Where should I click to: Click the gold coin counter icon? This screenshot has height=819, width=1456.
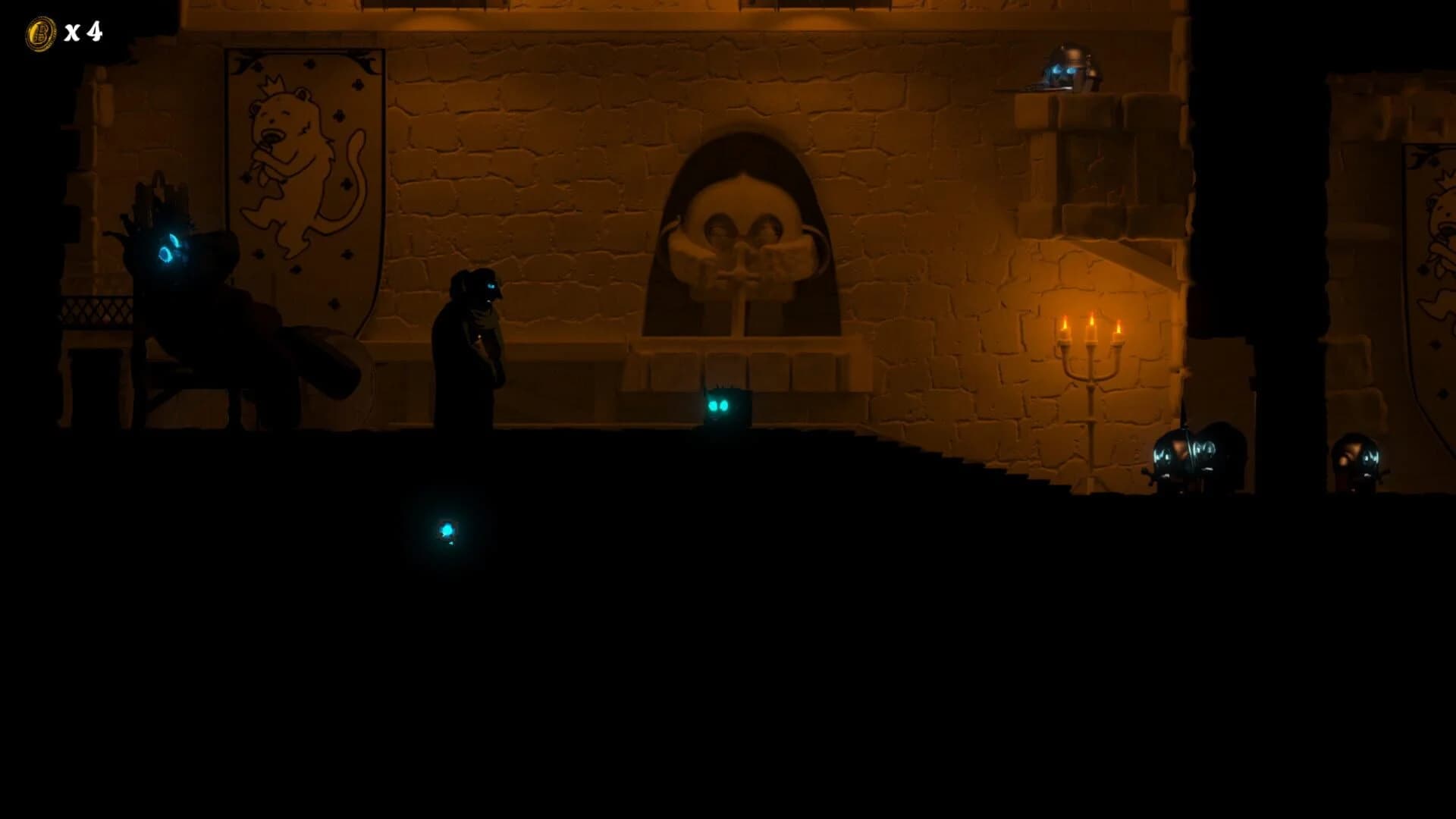click(x=42, y=32)
